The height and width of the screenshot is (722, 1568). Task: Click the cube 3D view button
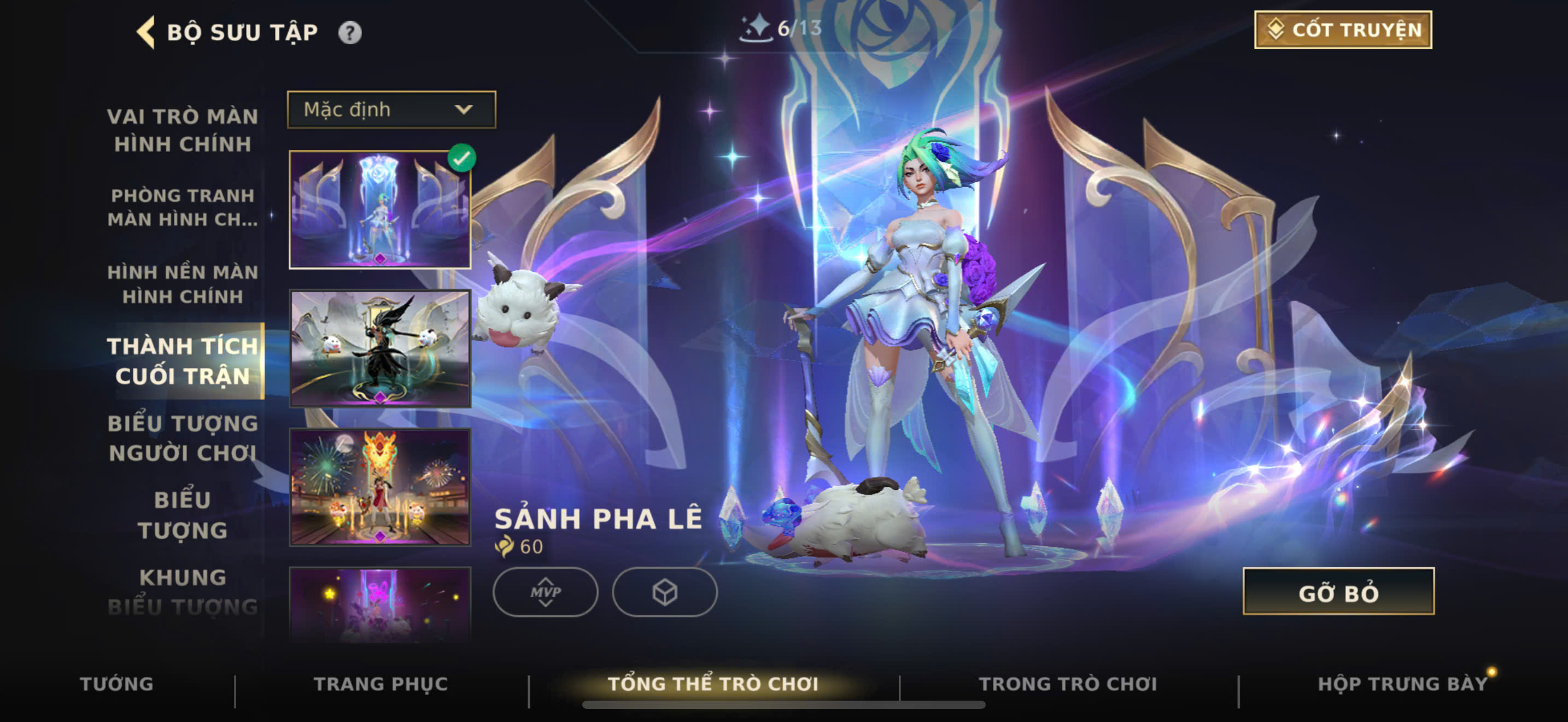pyautogui.click(x=664, y=592)
